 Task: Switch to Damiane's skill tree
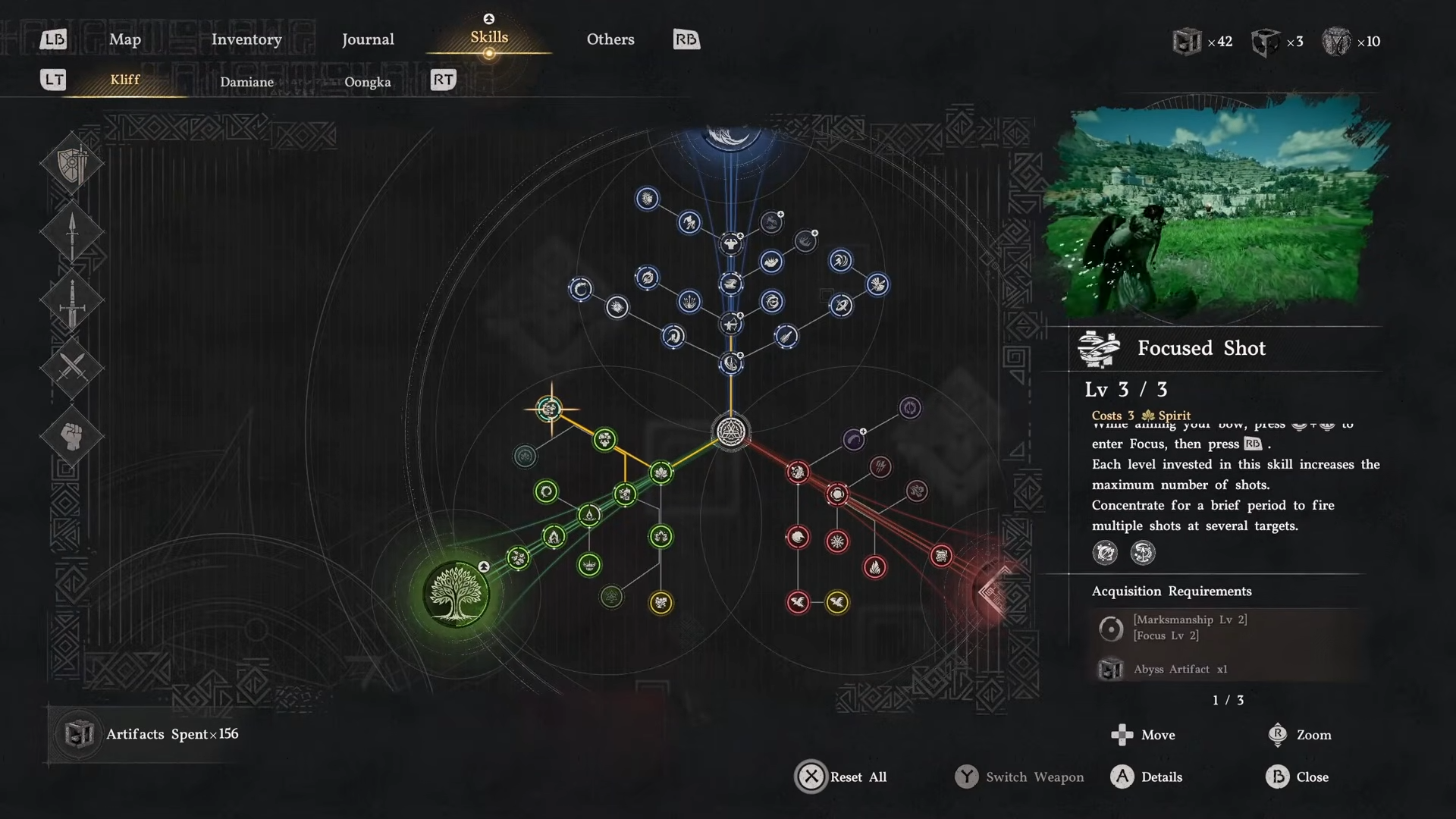[x=246, y=82]
